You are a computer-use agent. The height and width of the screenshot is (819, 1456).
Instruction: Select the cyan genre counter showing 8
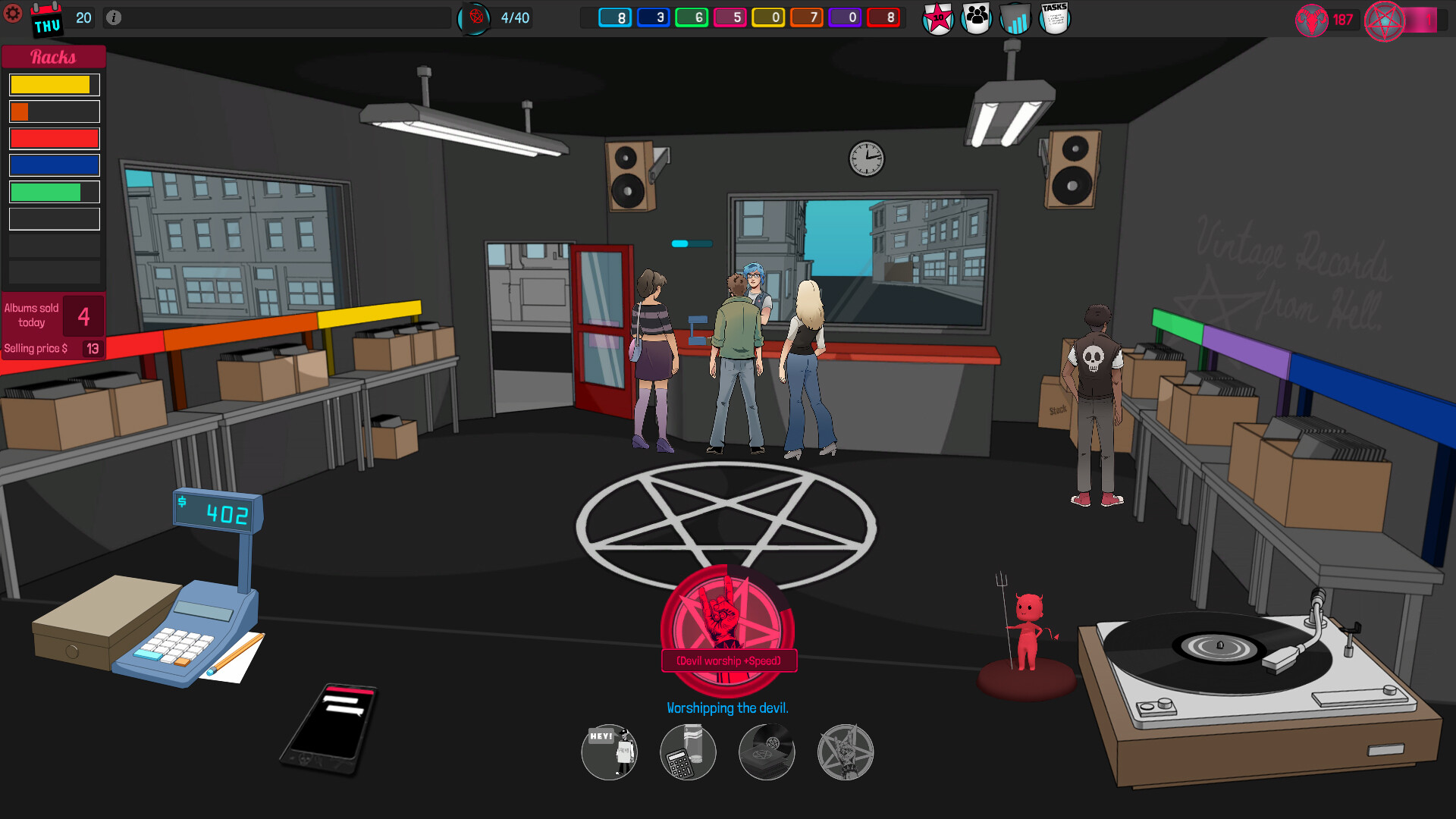[x=616, y=16]
